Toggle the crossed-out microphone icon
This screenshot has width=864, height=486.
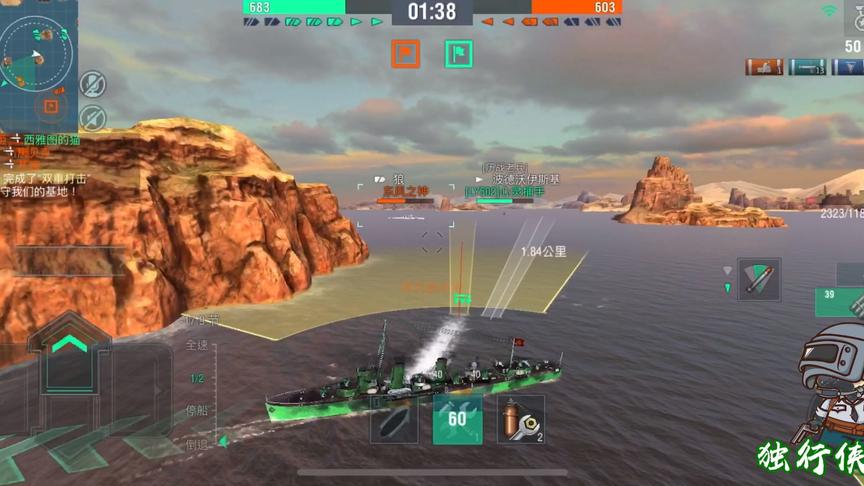(93, 83)
